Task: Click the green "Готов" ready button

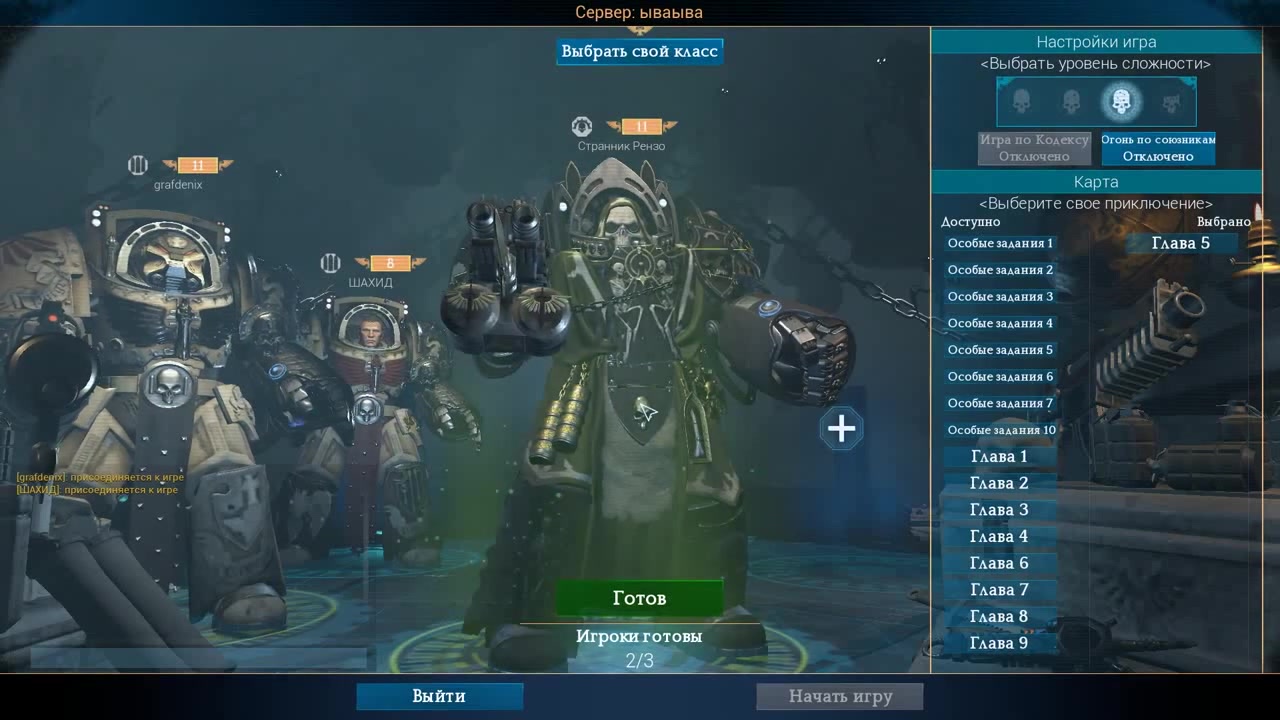Action: 639,598
